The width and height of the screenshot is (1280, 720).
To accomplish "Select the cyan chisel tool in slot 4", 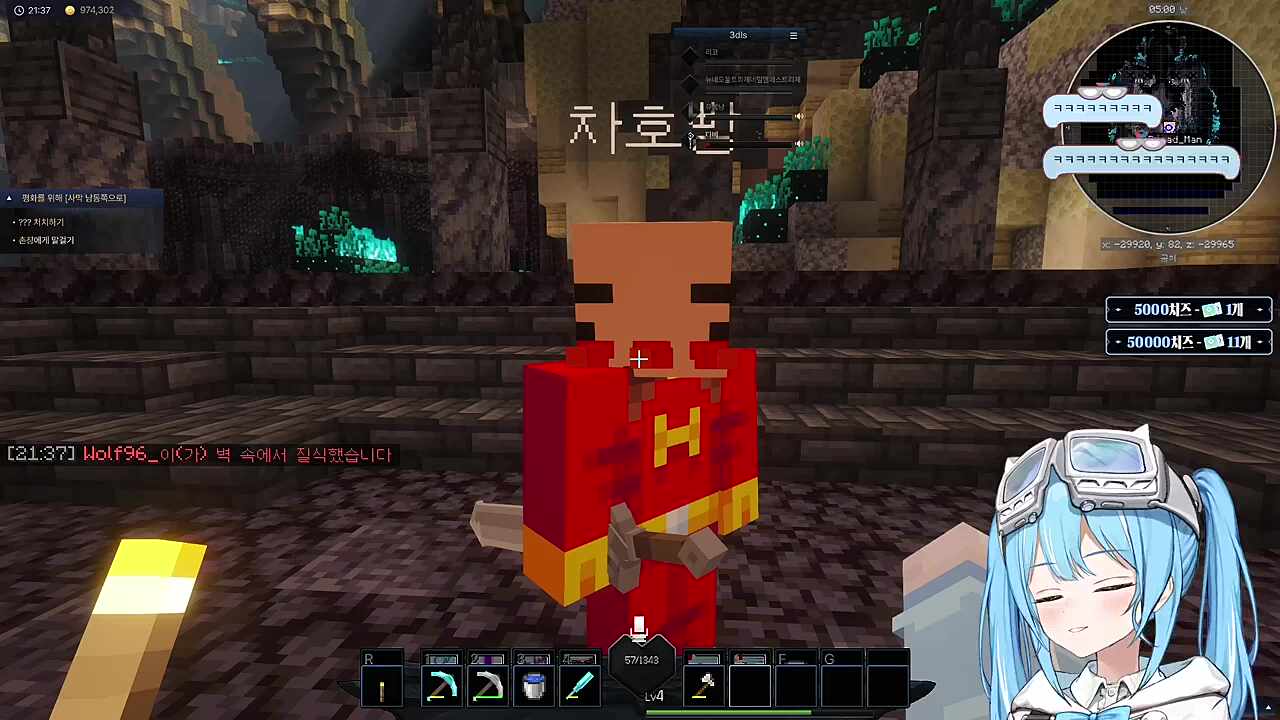I will [579, 684].
